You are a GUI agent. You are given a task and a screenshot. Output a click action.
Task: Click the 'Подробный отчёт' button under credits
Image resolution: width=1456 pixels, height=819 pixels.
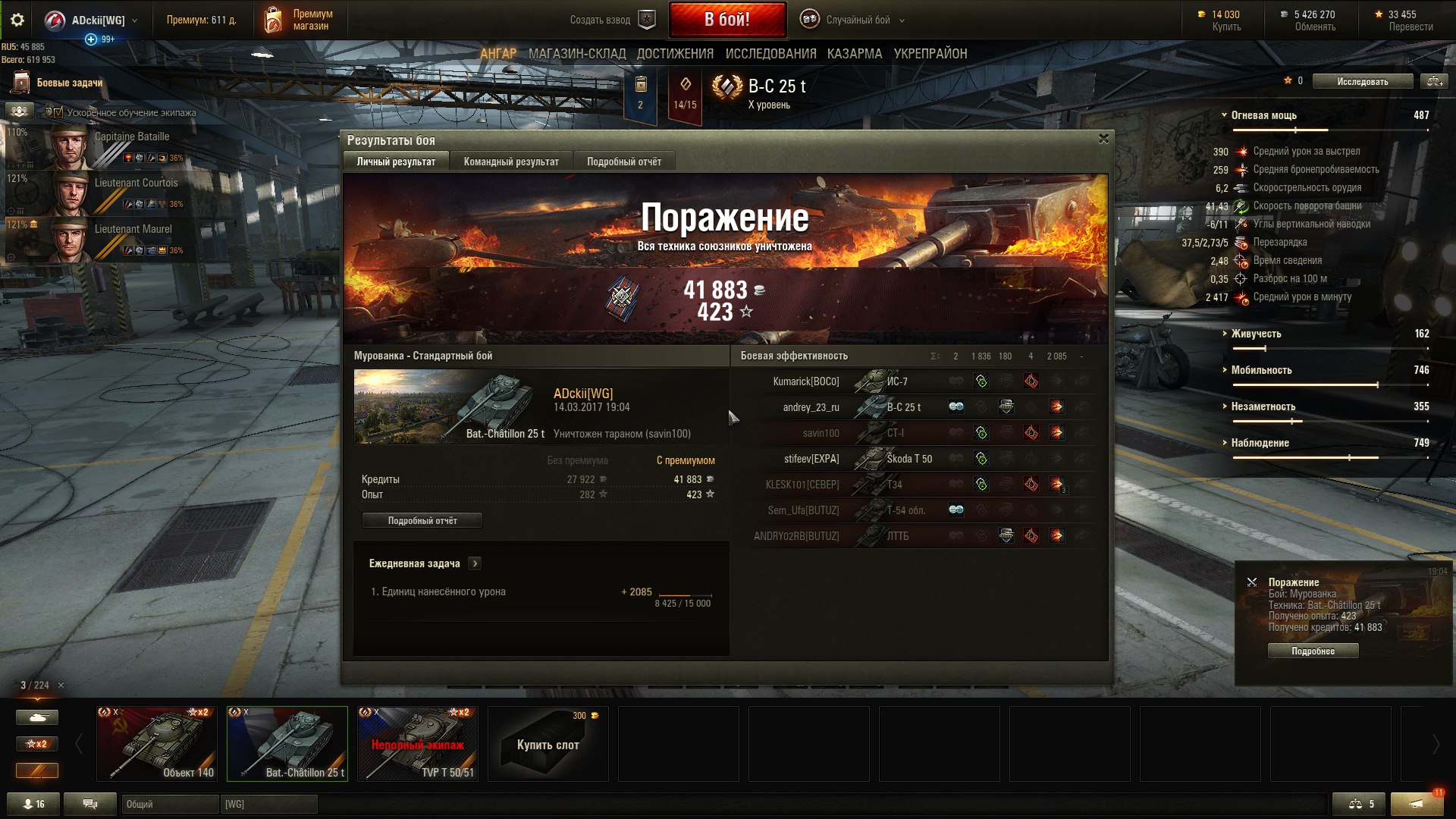point(422,521)
